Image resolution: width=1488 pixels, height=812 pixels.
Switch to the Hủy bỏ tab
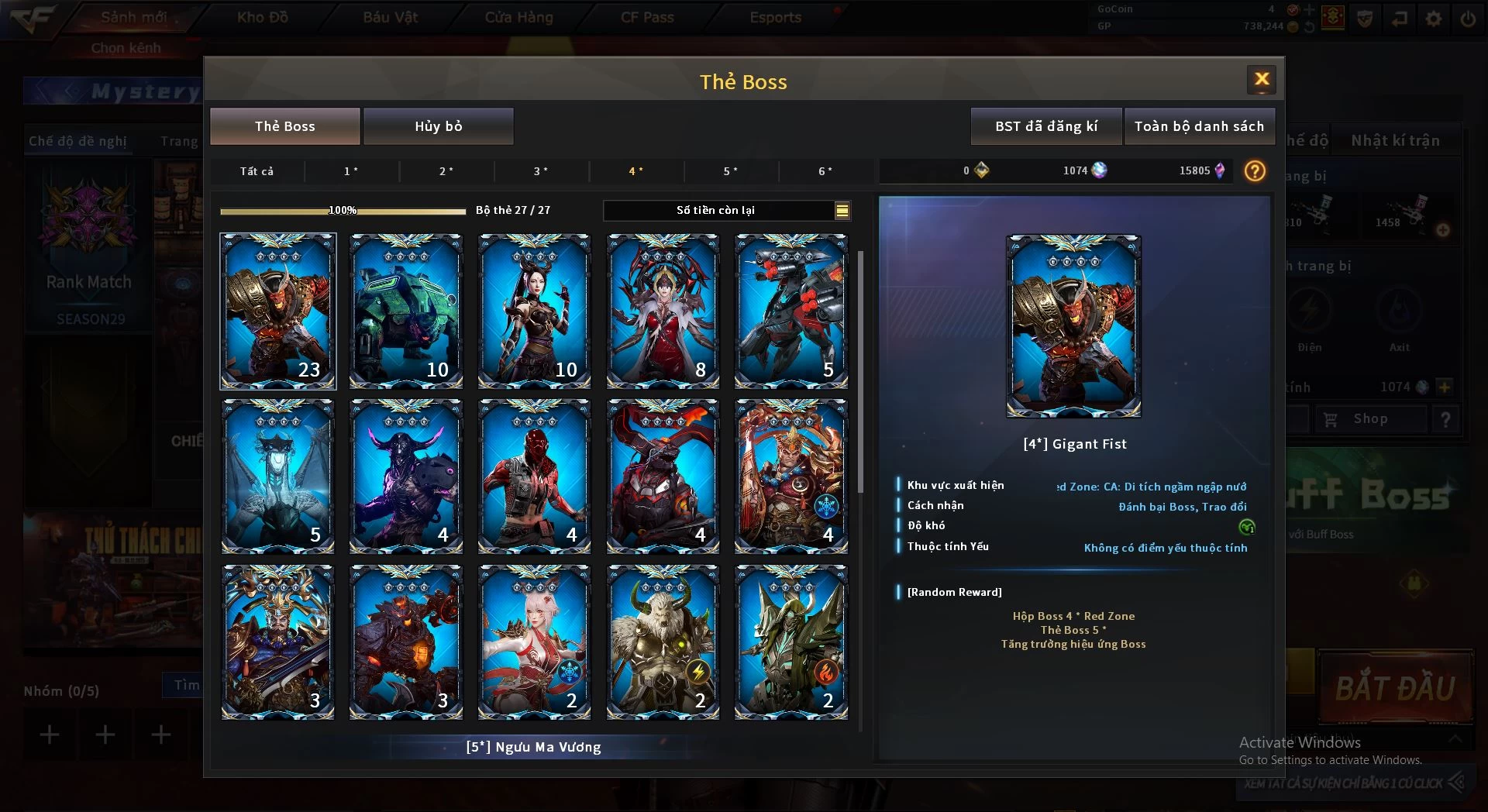click(x=438, y=126)
